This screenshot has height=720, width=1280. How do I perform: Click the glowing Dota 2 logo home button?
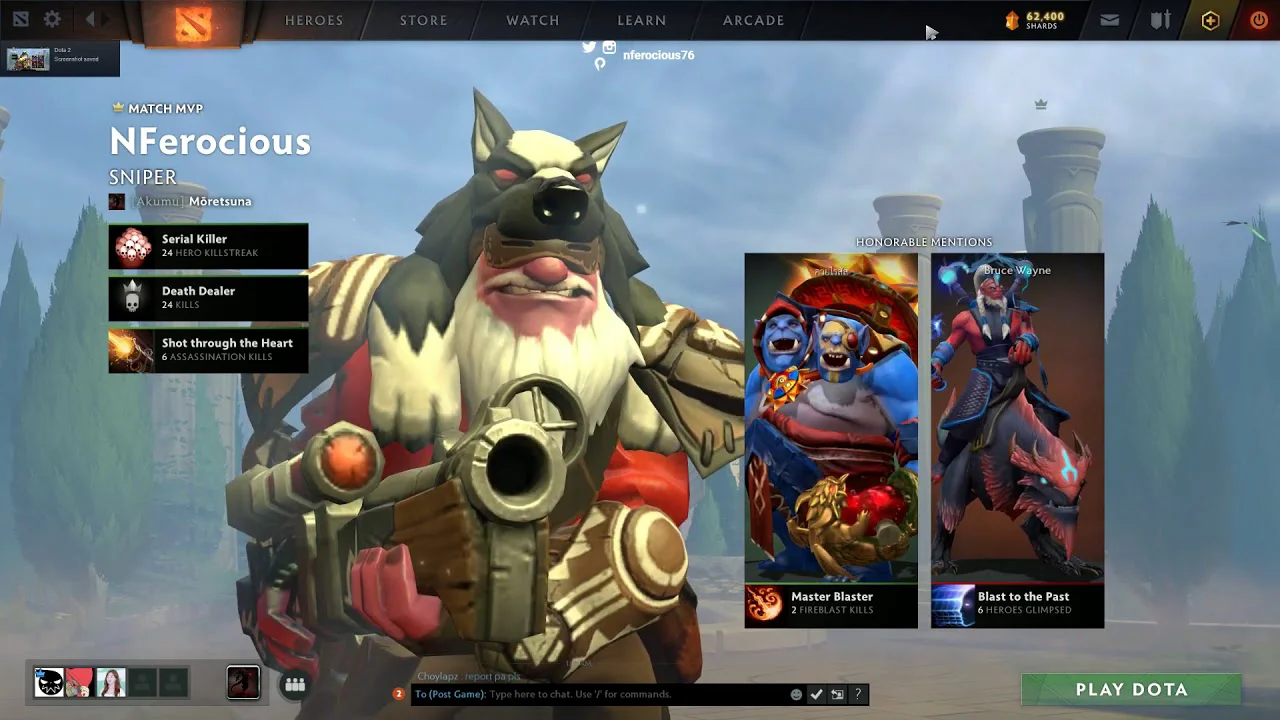click(193, 22)
